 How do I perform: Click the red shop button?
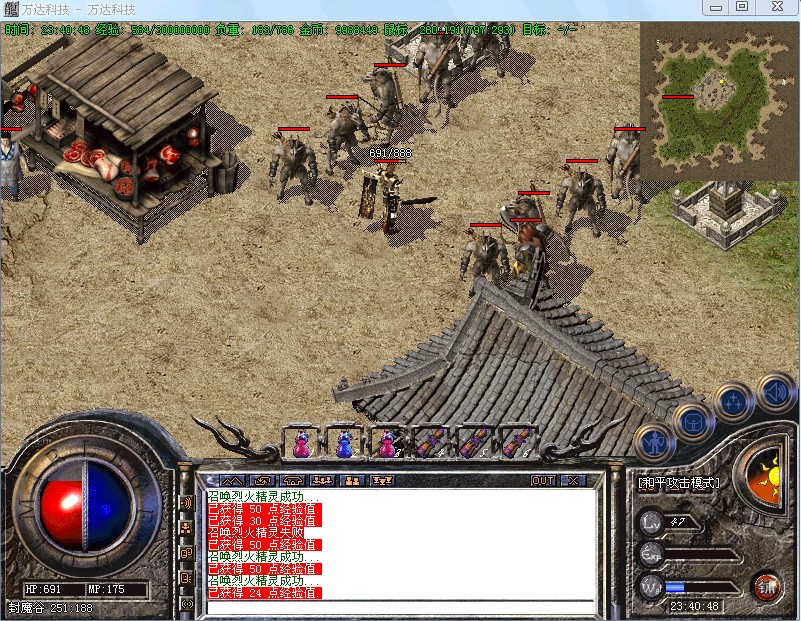tap(767, 586)
